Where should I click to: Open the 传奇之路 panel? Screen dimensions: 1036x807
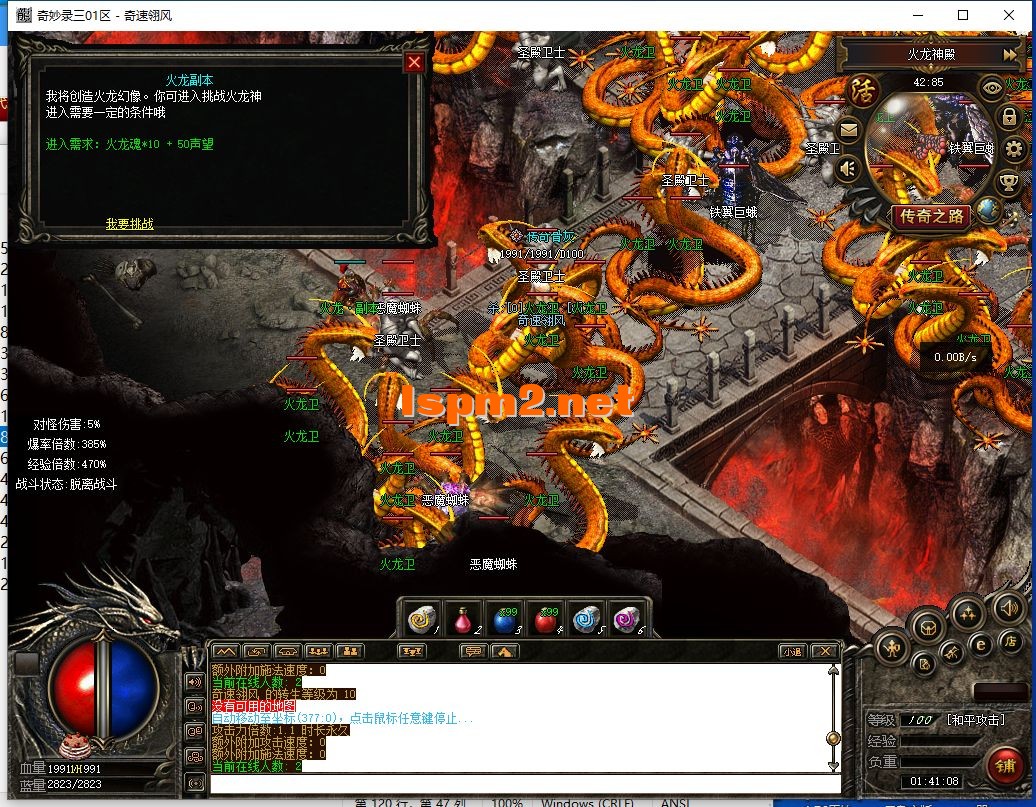[932, 216]
